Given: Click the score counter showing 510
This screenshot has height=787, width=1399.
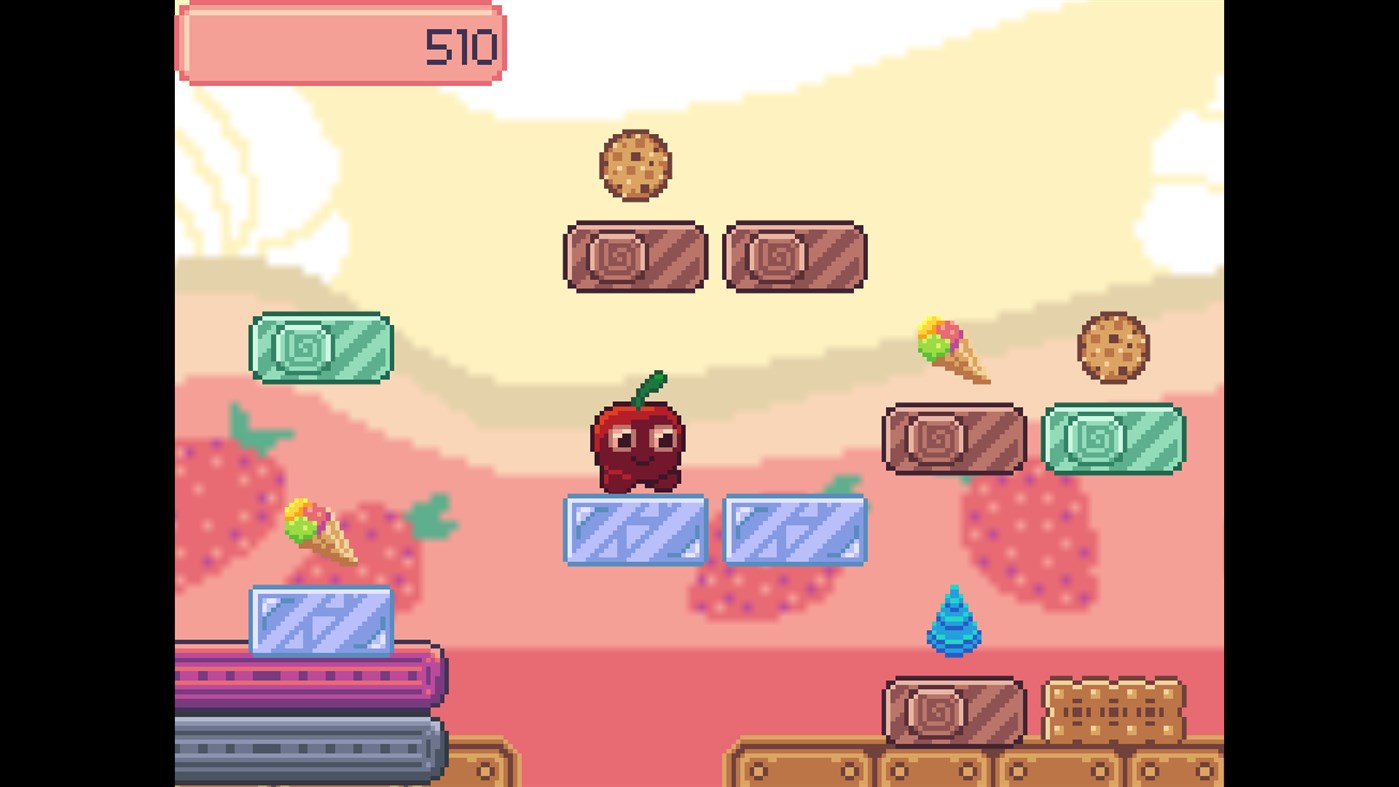Looking at the screenshot, I should [x=341, y=44].
